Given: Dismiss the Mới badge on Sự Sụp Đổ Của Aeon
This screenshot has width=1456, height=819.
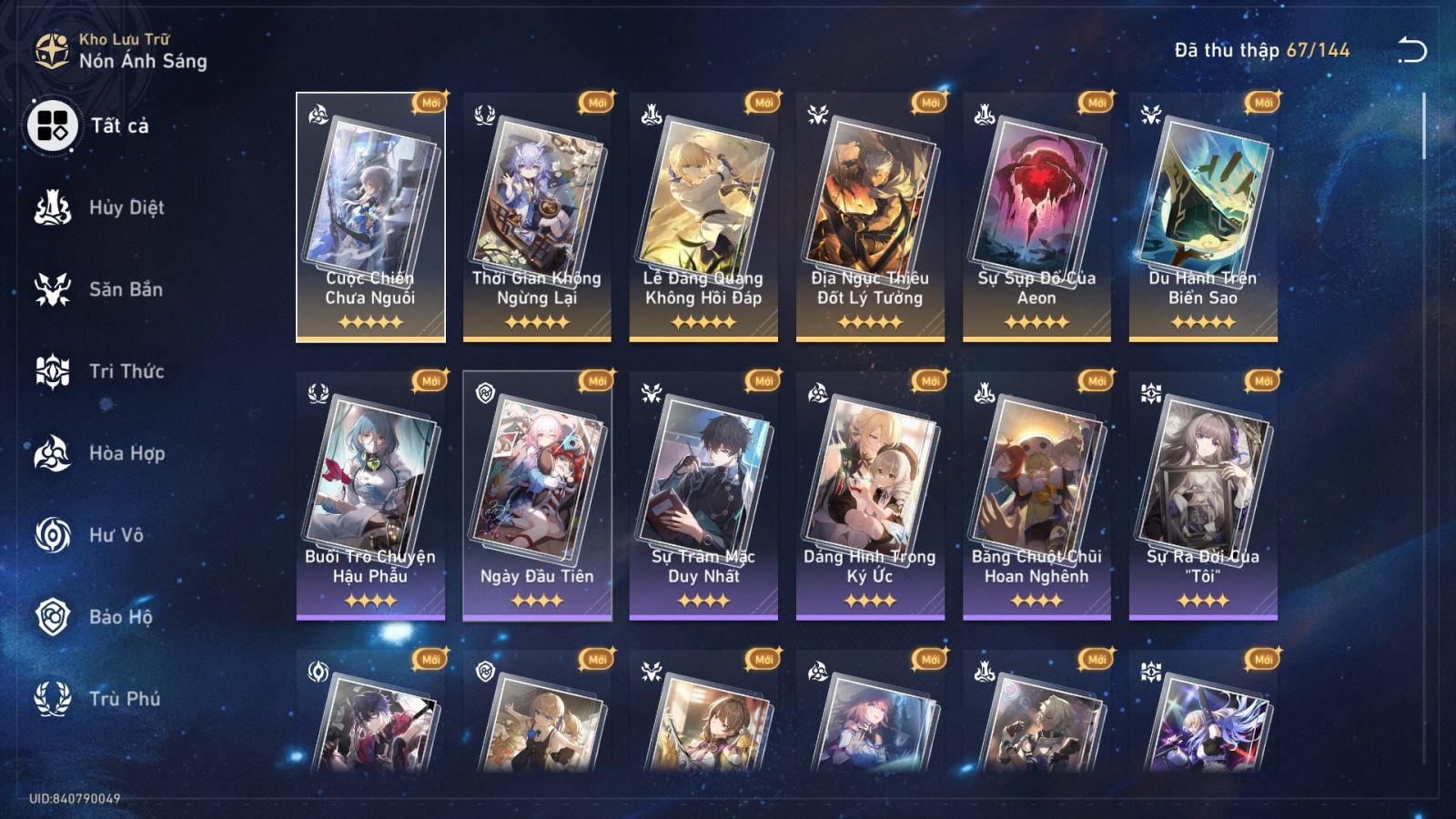Looking at the screenshot, I should pyautogui.click(x=1096, y=103).
